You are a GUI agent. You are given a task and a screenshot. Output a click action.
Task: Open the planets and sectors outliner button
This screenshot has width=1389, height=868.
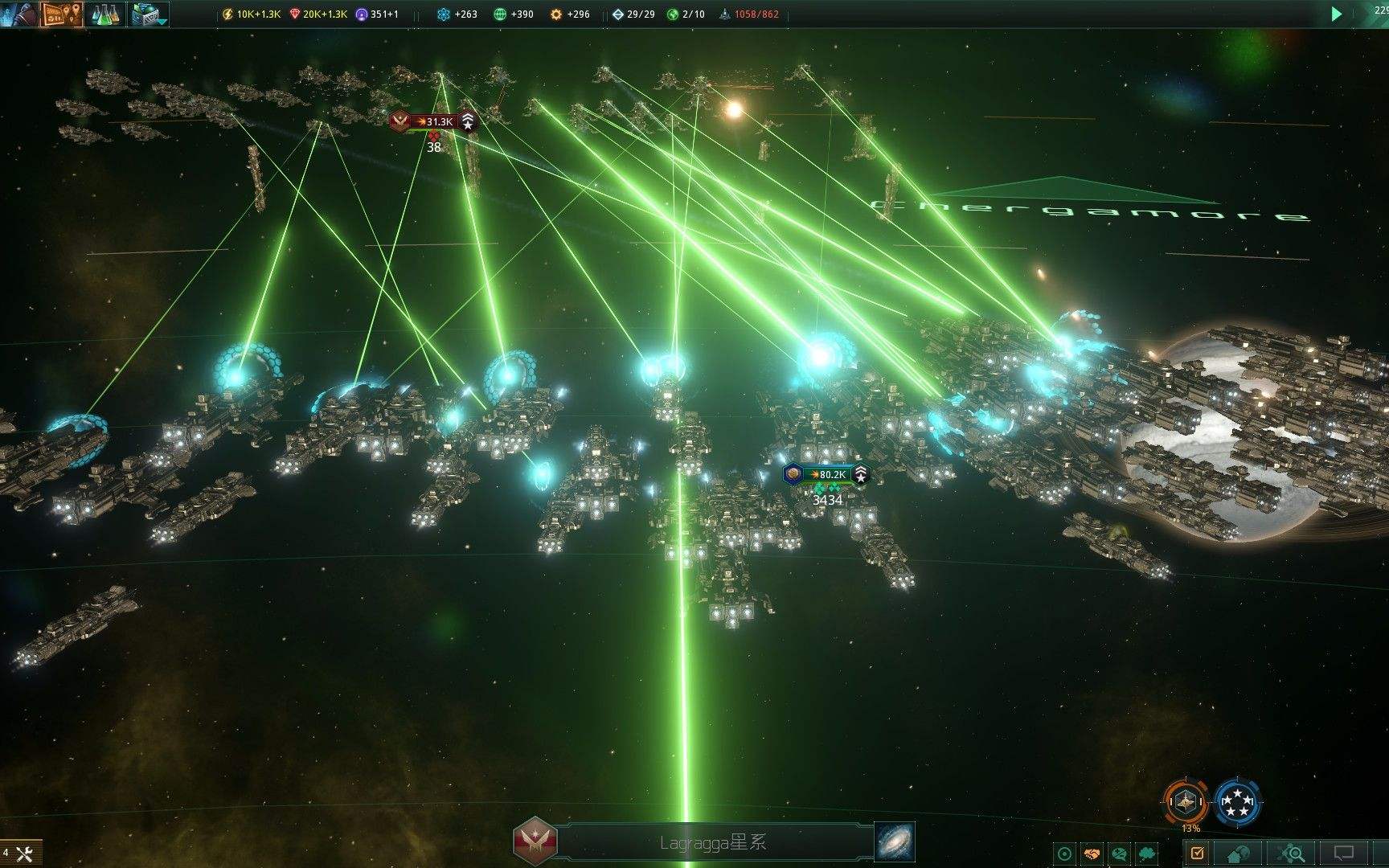pos(1240,853)
